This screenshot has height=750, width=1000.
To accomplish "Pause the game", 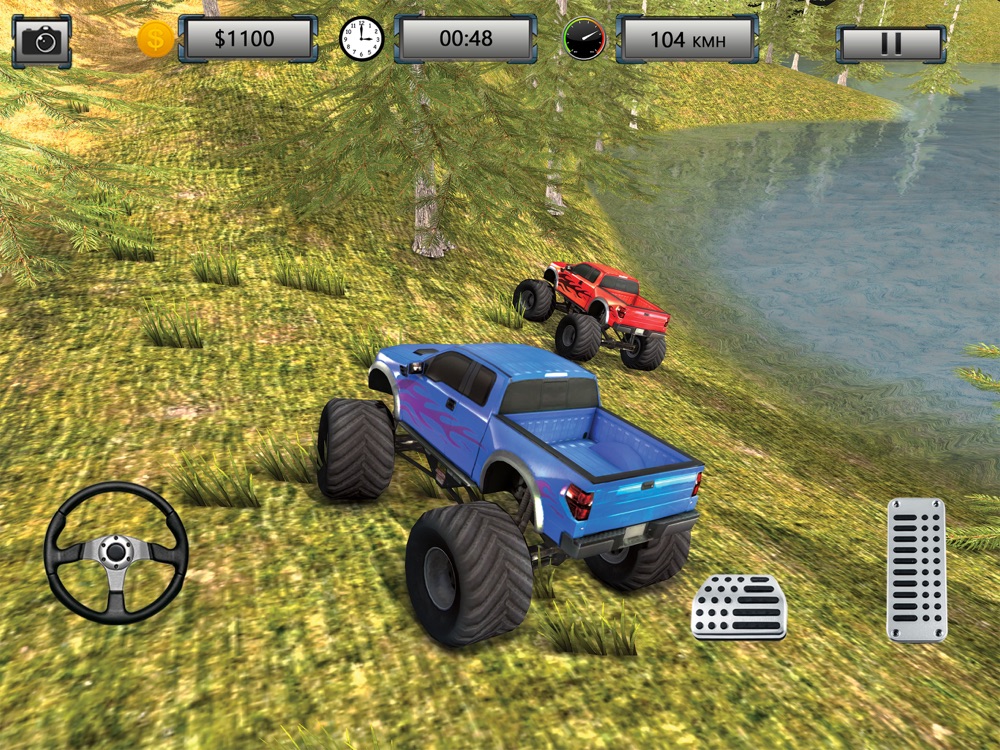I will pyautogui.click(x=891, y=43).
